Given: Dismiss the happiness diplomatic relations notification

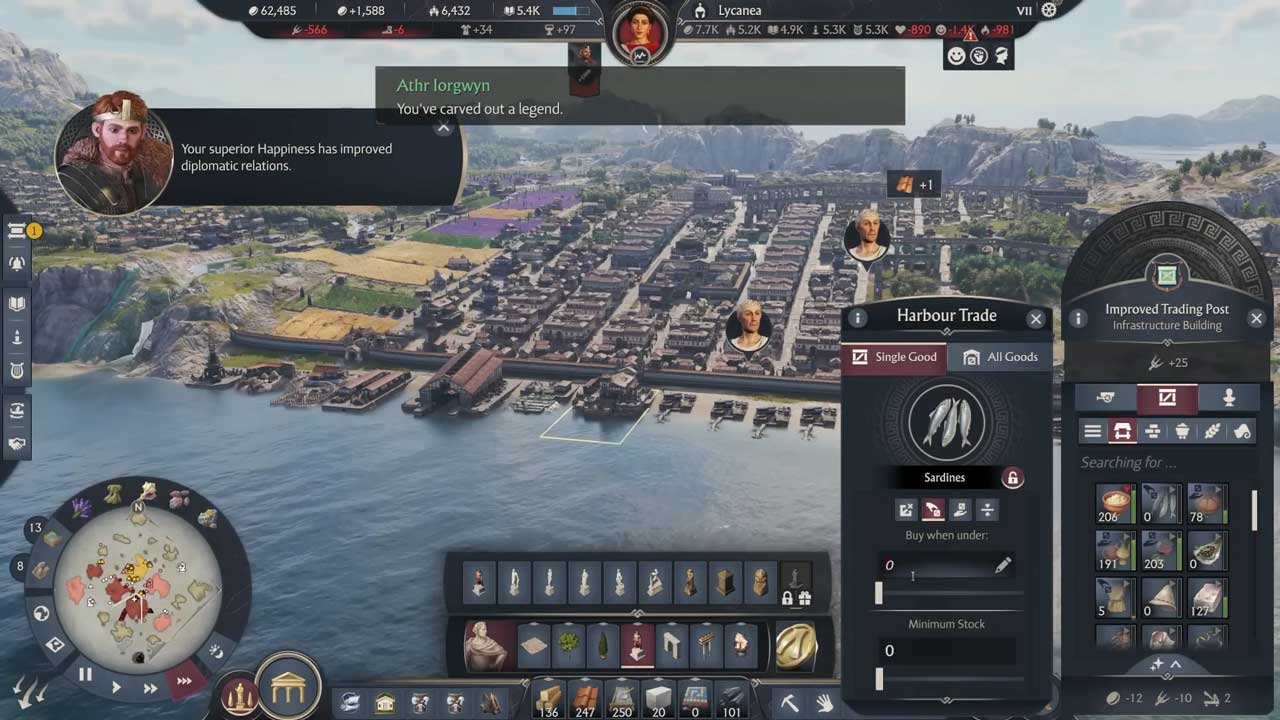Looking at the screenshot, I should click(x=444, y=128).
